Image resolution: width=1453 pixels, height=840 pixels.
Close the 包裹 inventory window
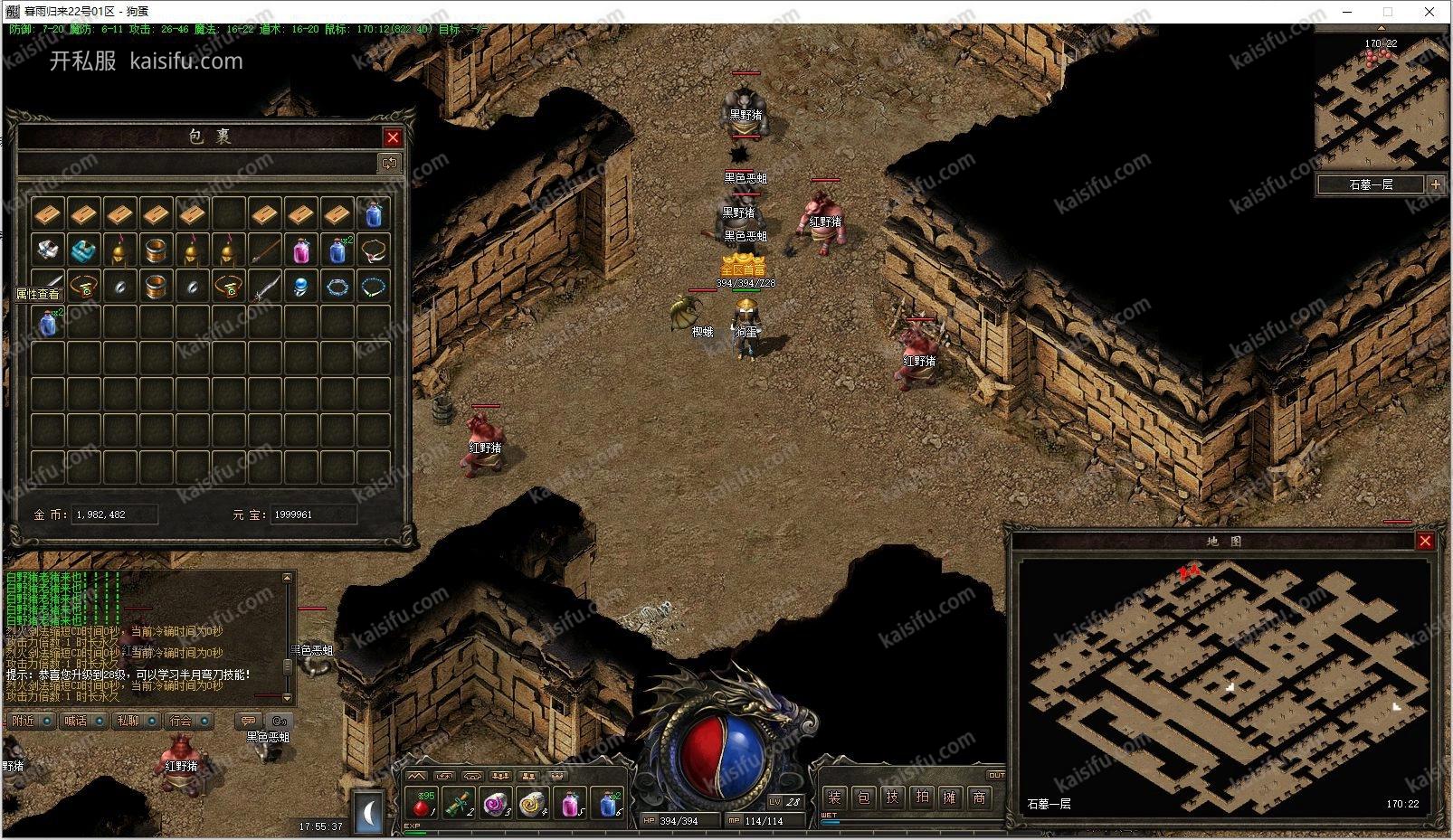tap(393, 137)
